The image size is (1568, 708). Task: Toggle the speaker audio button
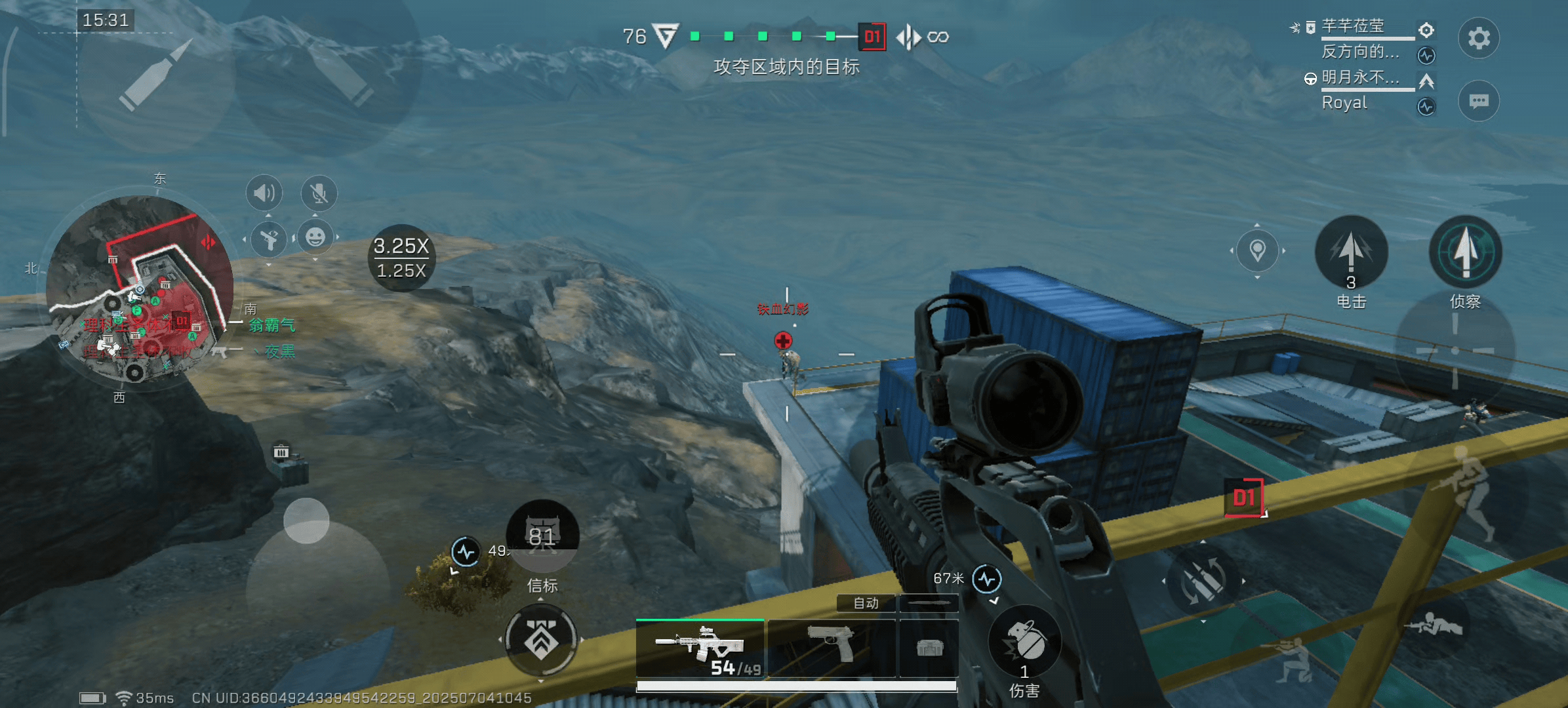click(264, 193)
